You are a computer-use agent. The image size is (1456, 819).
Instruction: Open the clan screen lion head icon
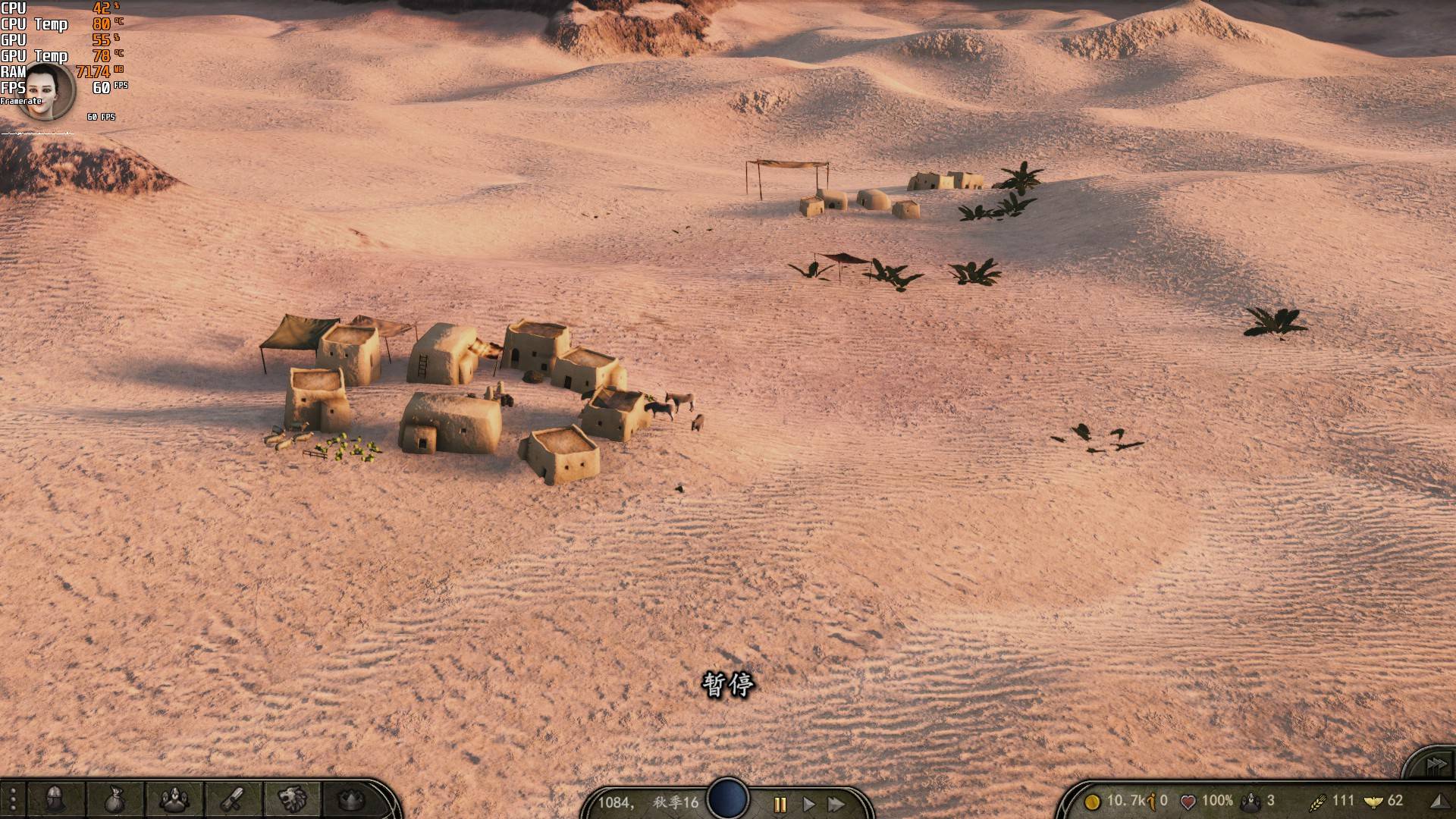click(293, 799)
